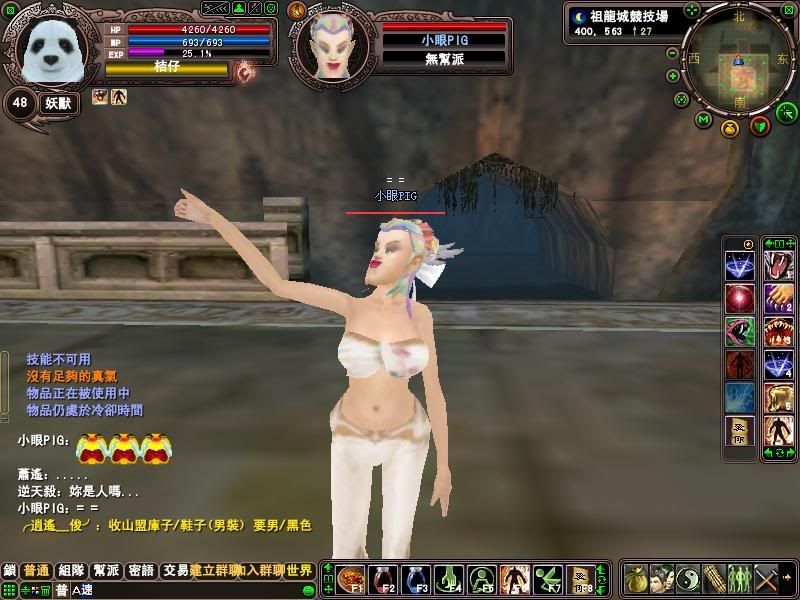Switch to the 密語 whisper tab
800x600 pixels.
141,571
